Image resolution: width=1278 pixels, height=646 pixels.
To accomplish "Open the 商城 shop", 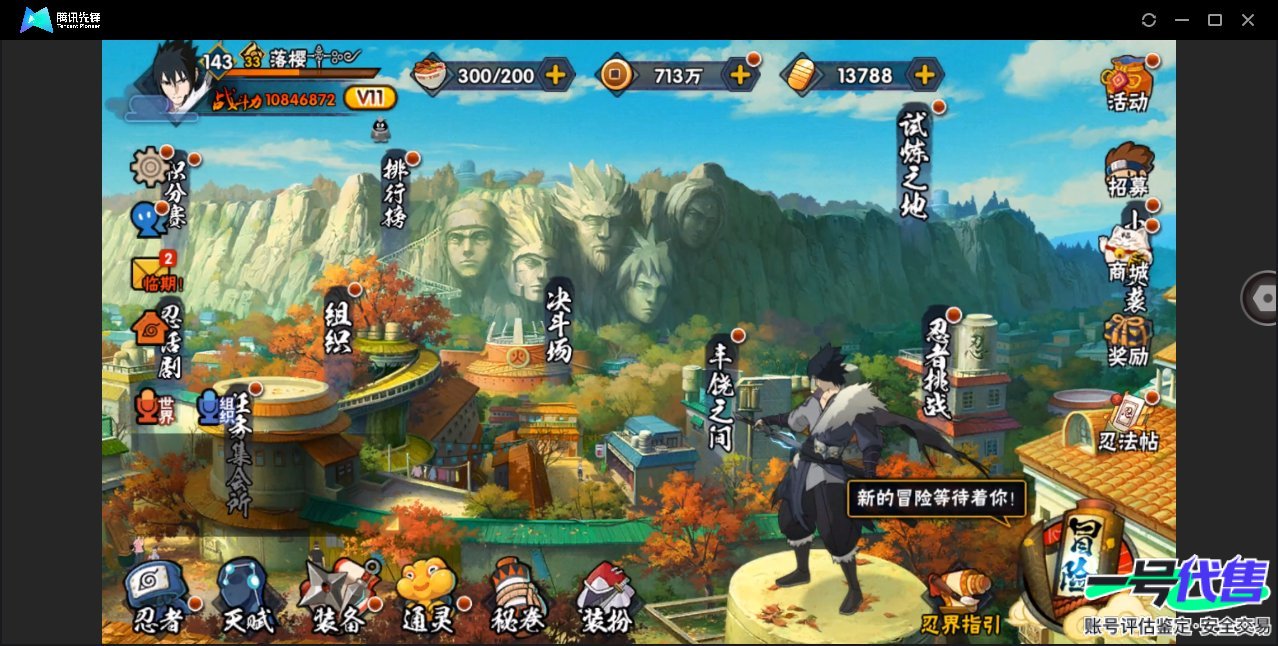I will coord(1127,253).
